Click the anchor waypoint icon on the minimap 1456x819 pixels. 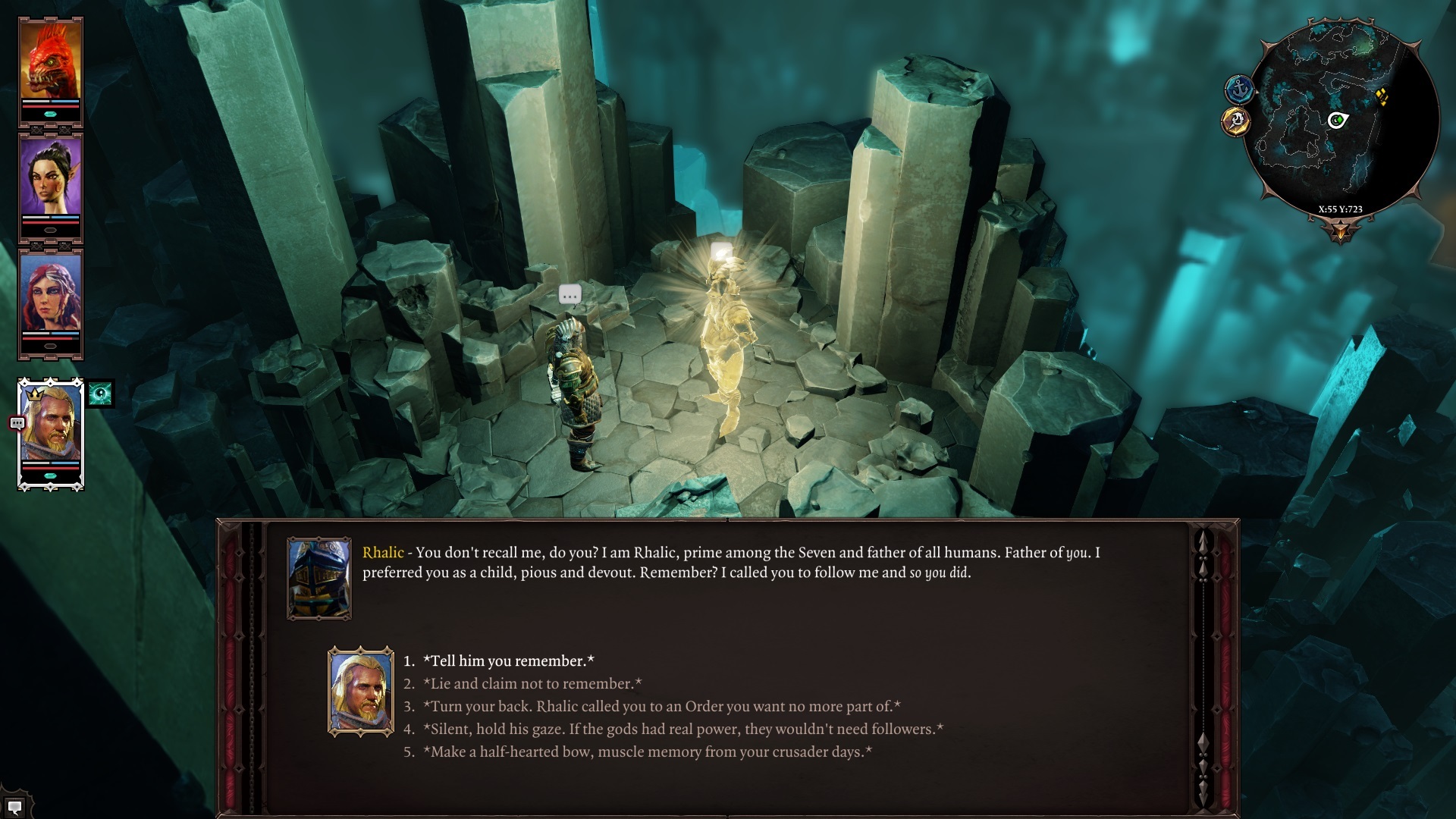tap(1240, 89)
